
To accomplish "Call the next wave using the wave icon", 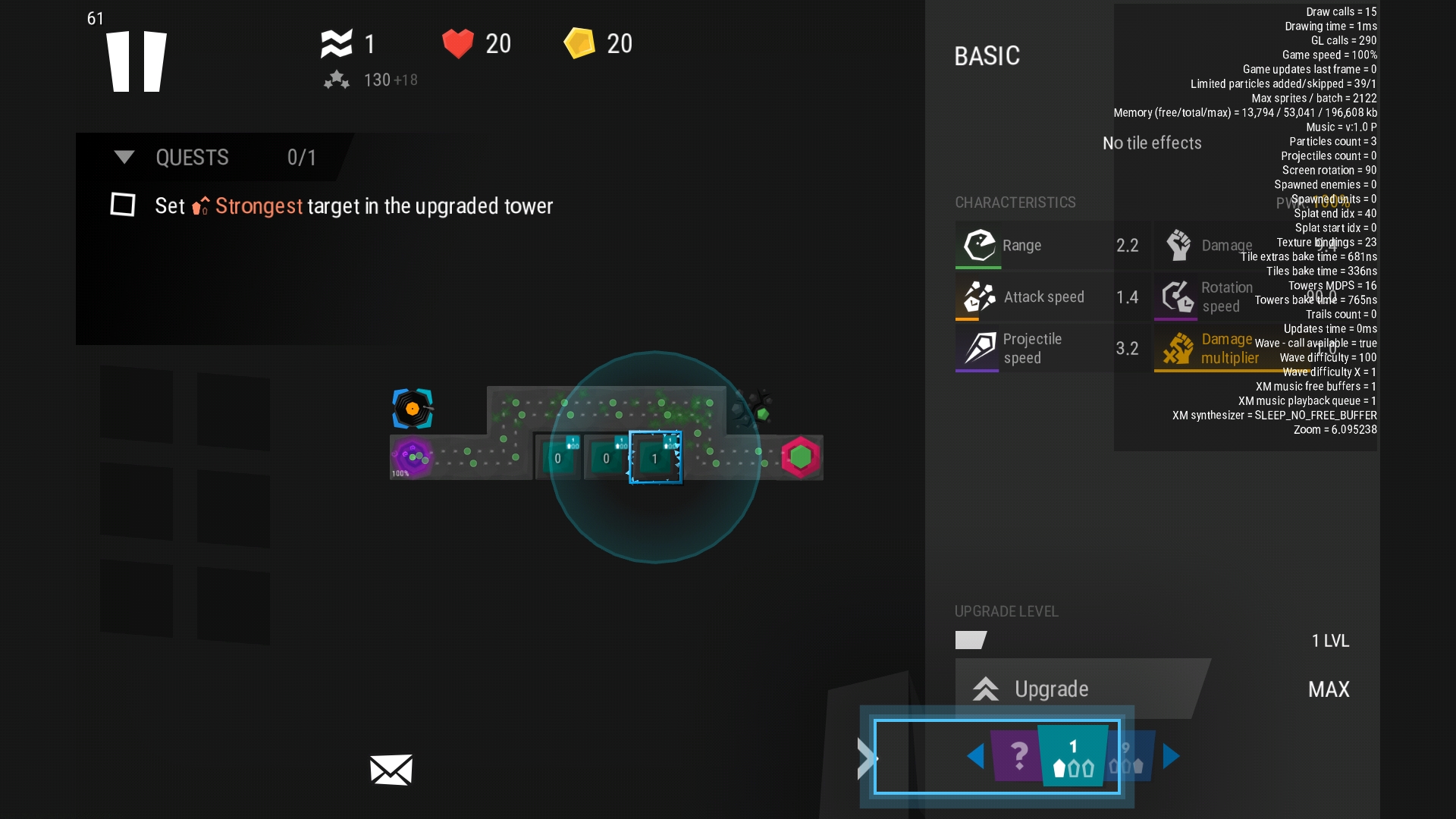I will pyautogui.click(x=337, y=44).
